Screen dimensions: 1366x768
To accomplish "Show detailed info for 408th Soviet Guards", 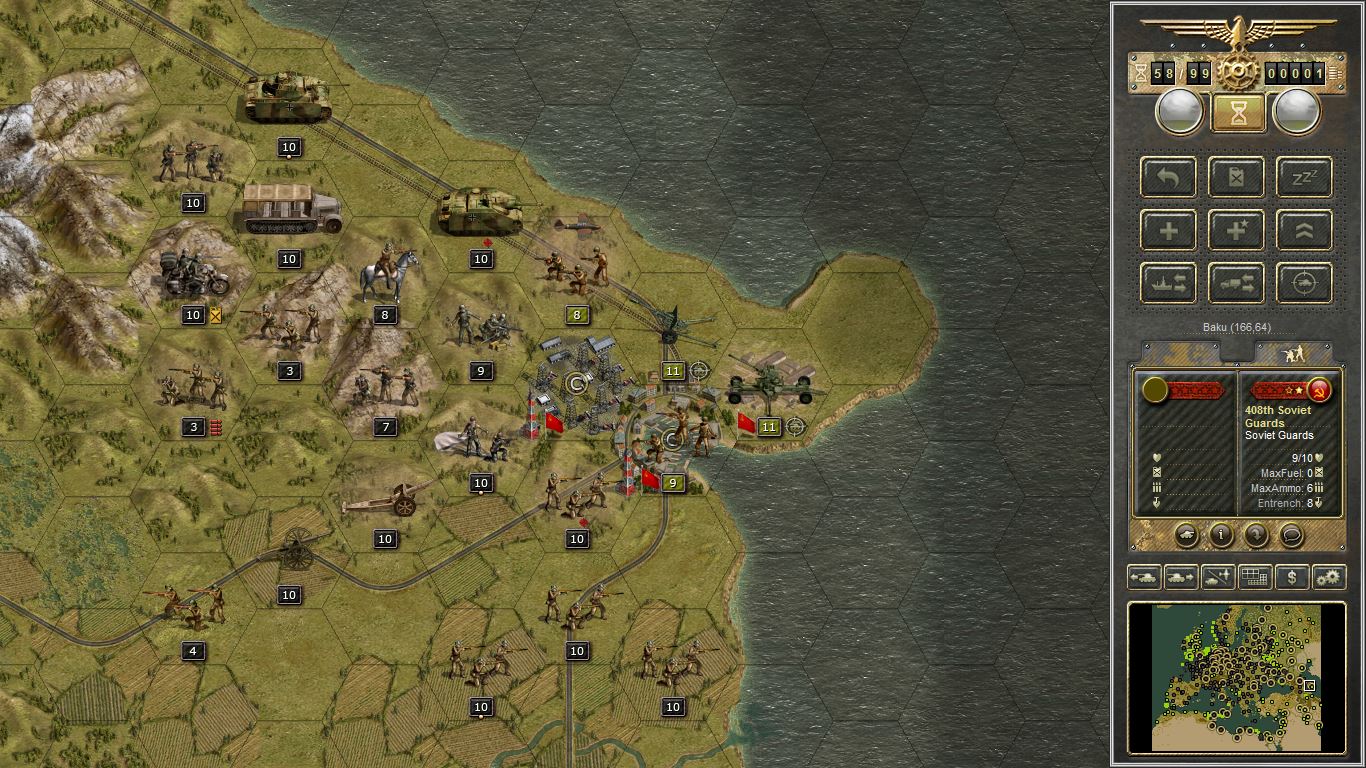I will coord(1221,536).
